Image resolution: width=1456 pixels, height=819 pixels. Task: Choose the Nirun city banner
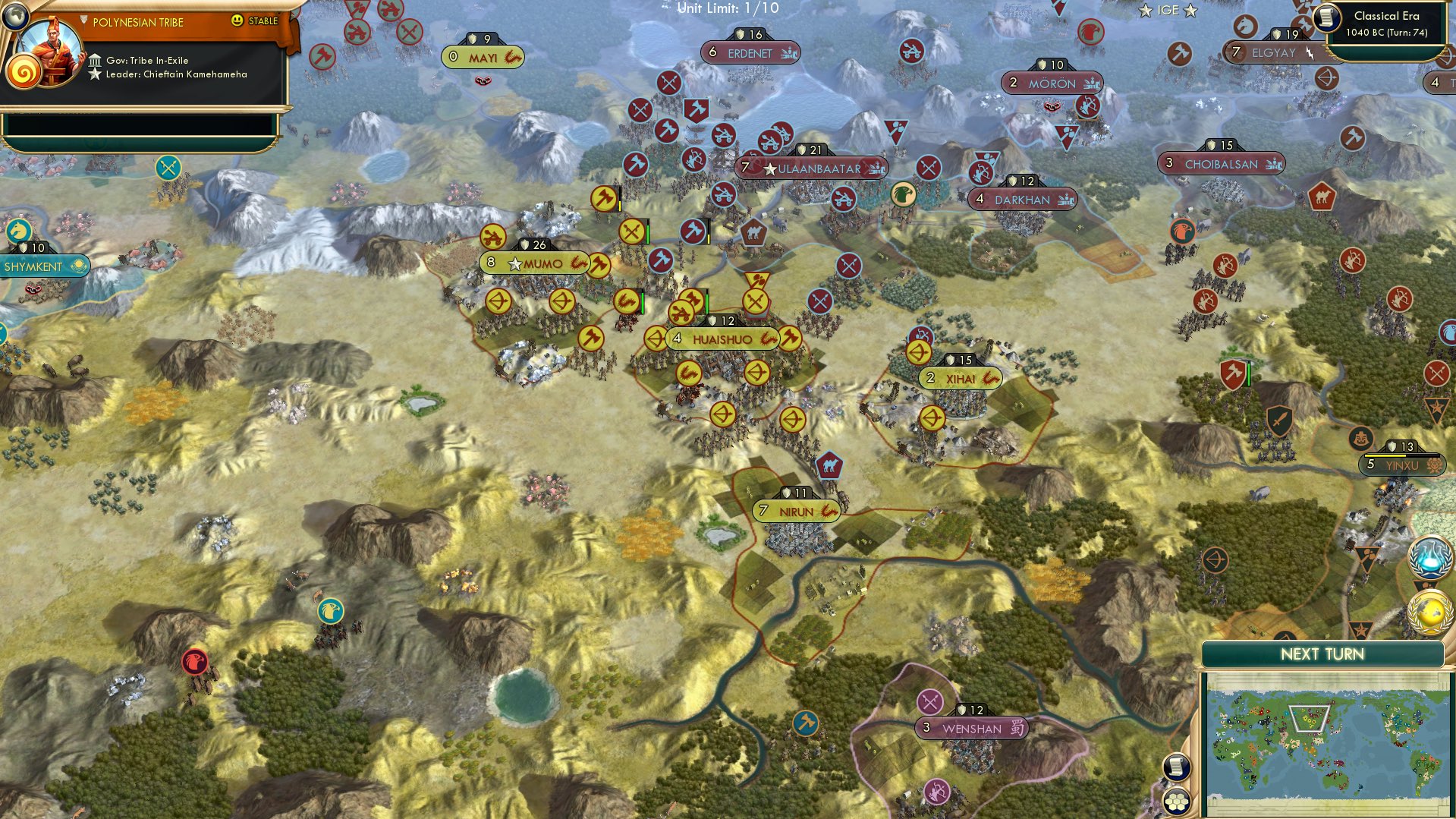796,512
